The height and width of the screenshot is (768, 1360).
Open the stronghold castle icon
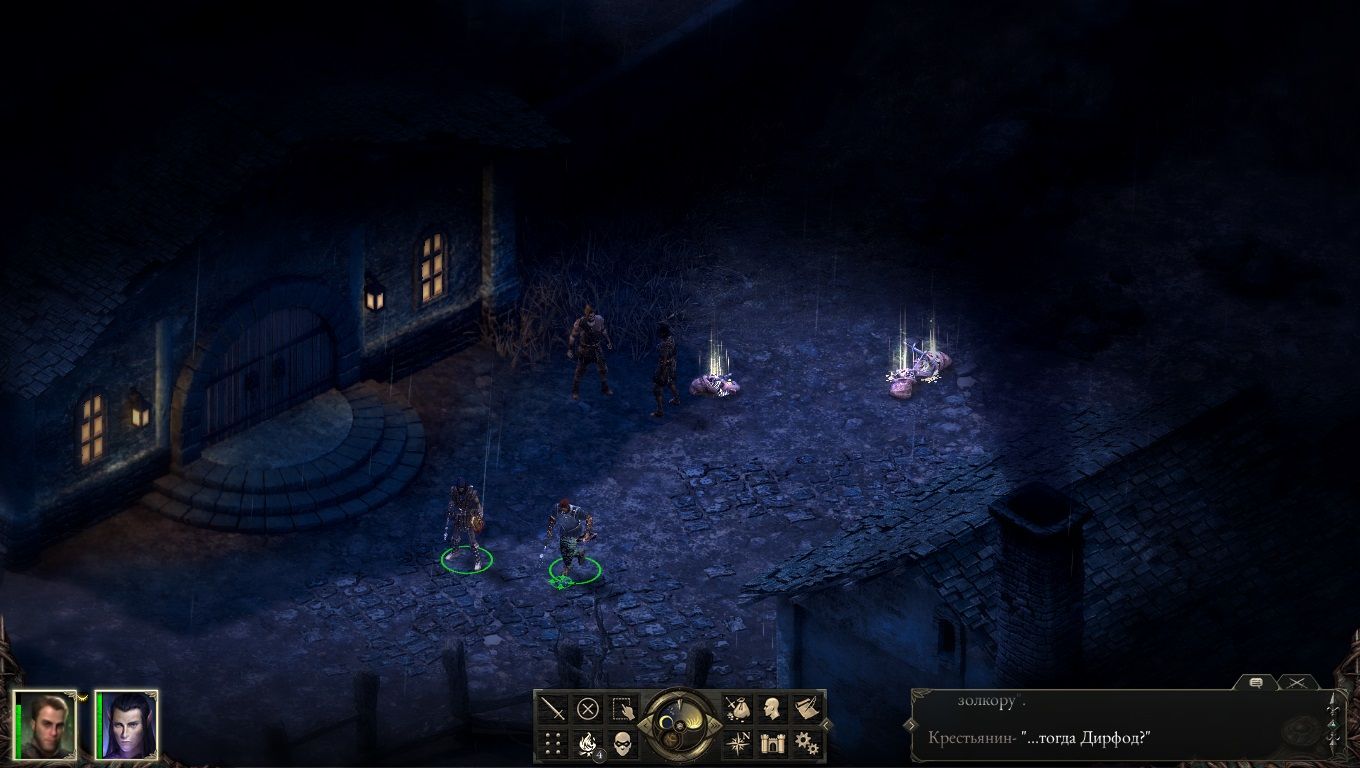[772, 743]
